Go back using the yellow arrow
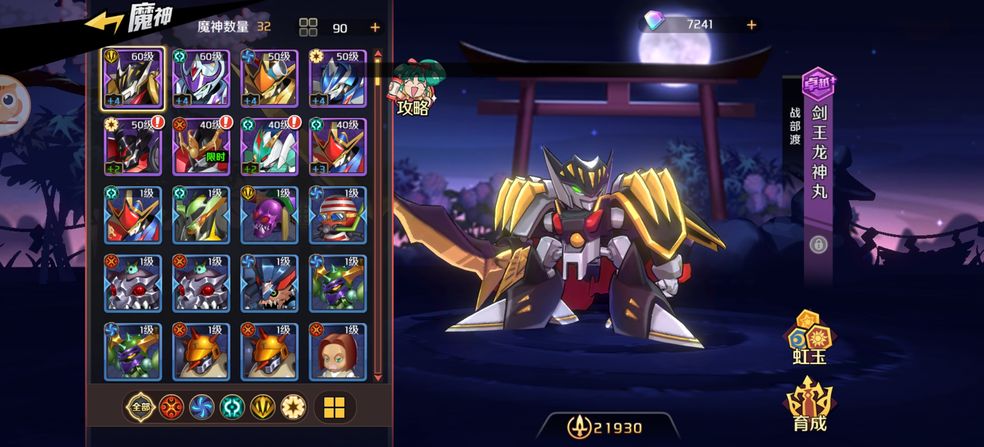 pyautogui.click(x=103, y=22)
